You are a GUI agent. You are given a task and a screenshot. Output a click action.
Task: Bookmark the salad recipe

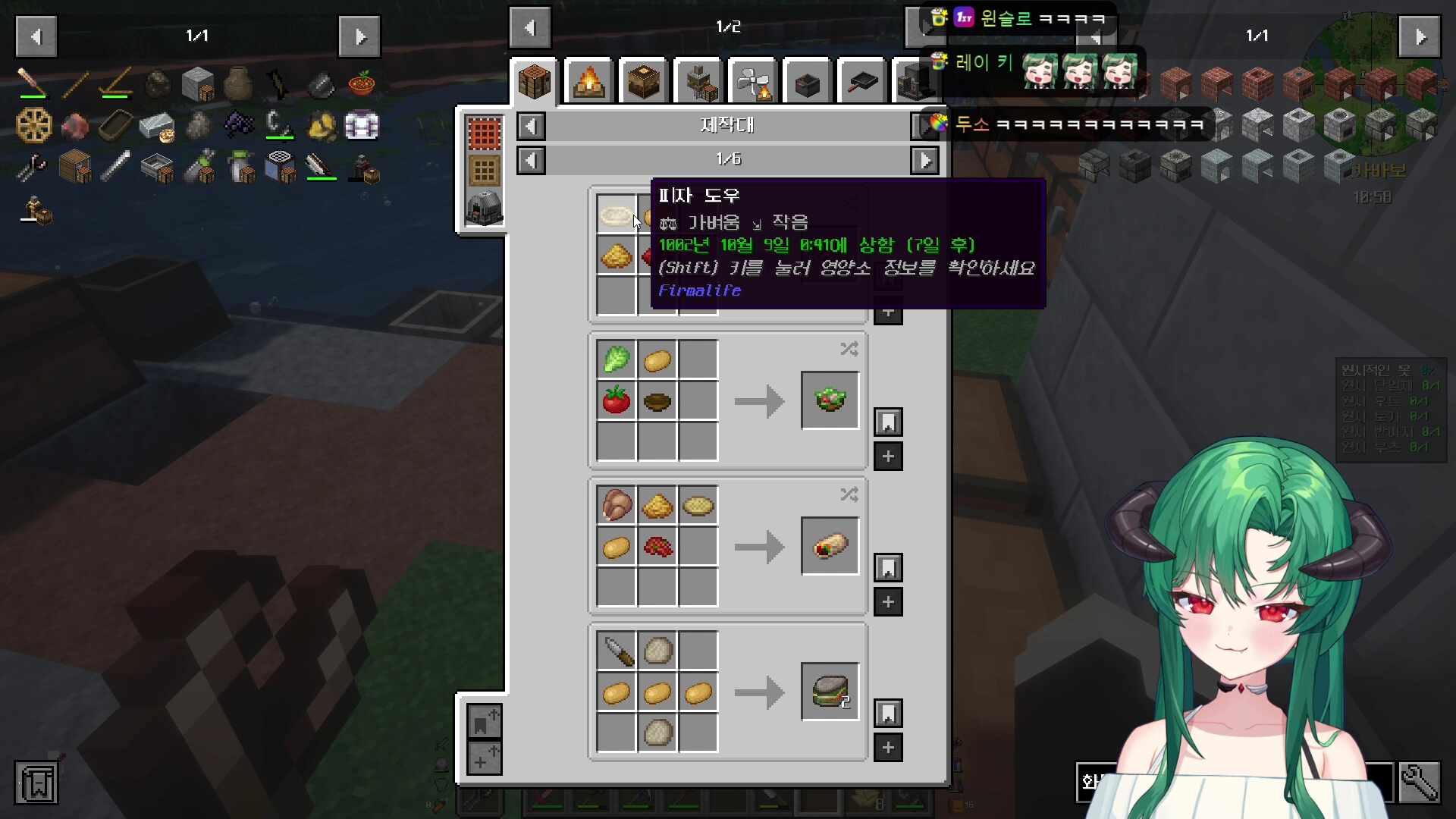point(888,422)
